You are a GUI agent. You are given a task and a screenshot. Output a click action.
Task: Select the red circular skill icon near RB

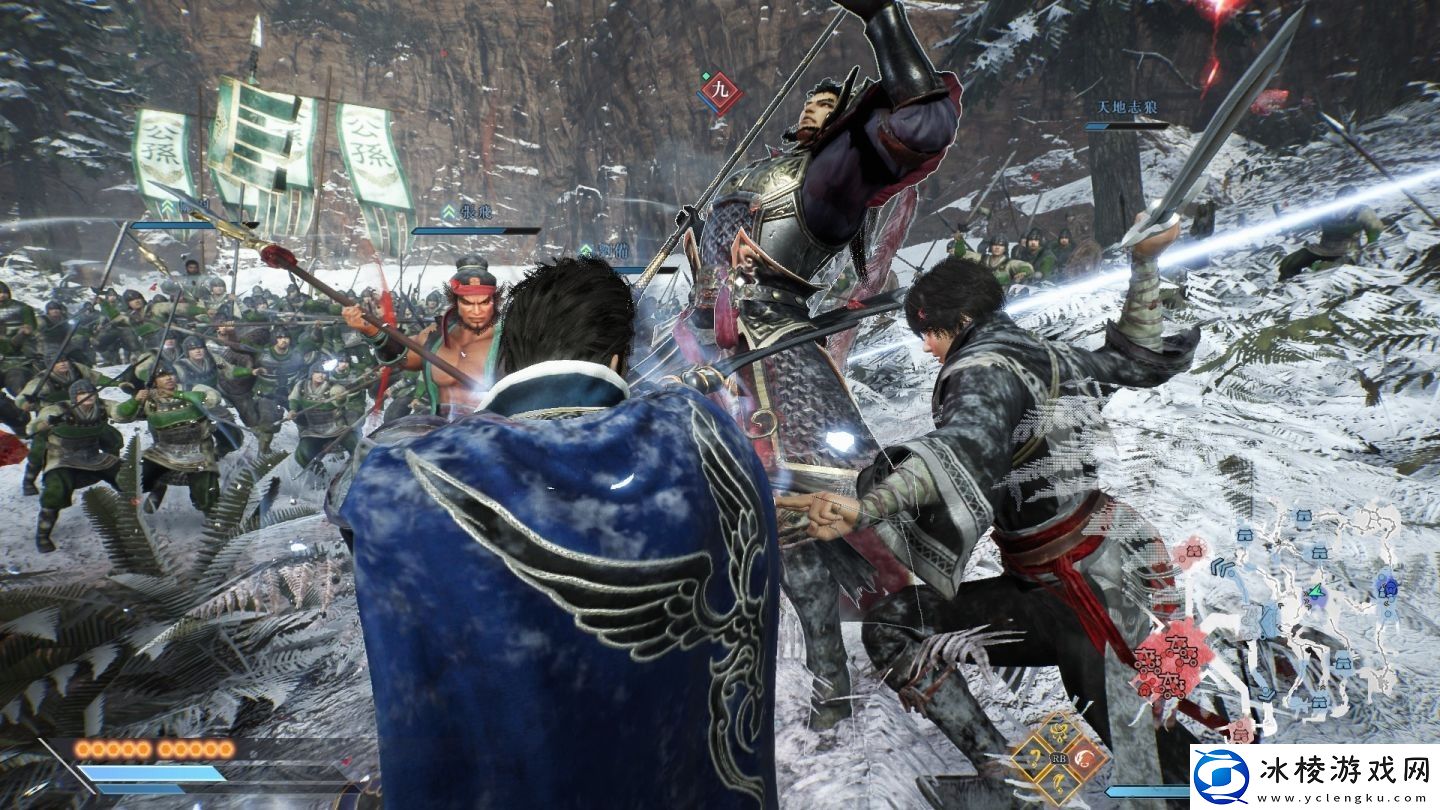pyautogui.click(x=1082, y=758)
